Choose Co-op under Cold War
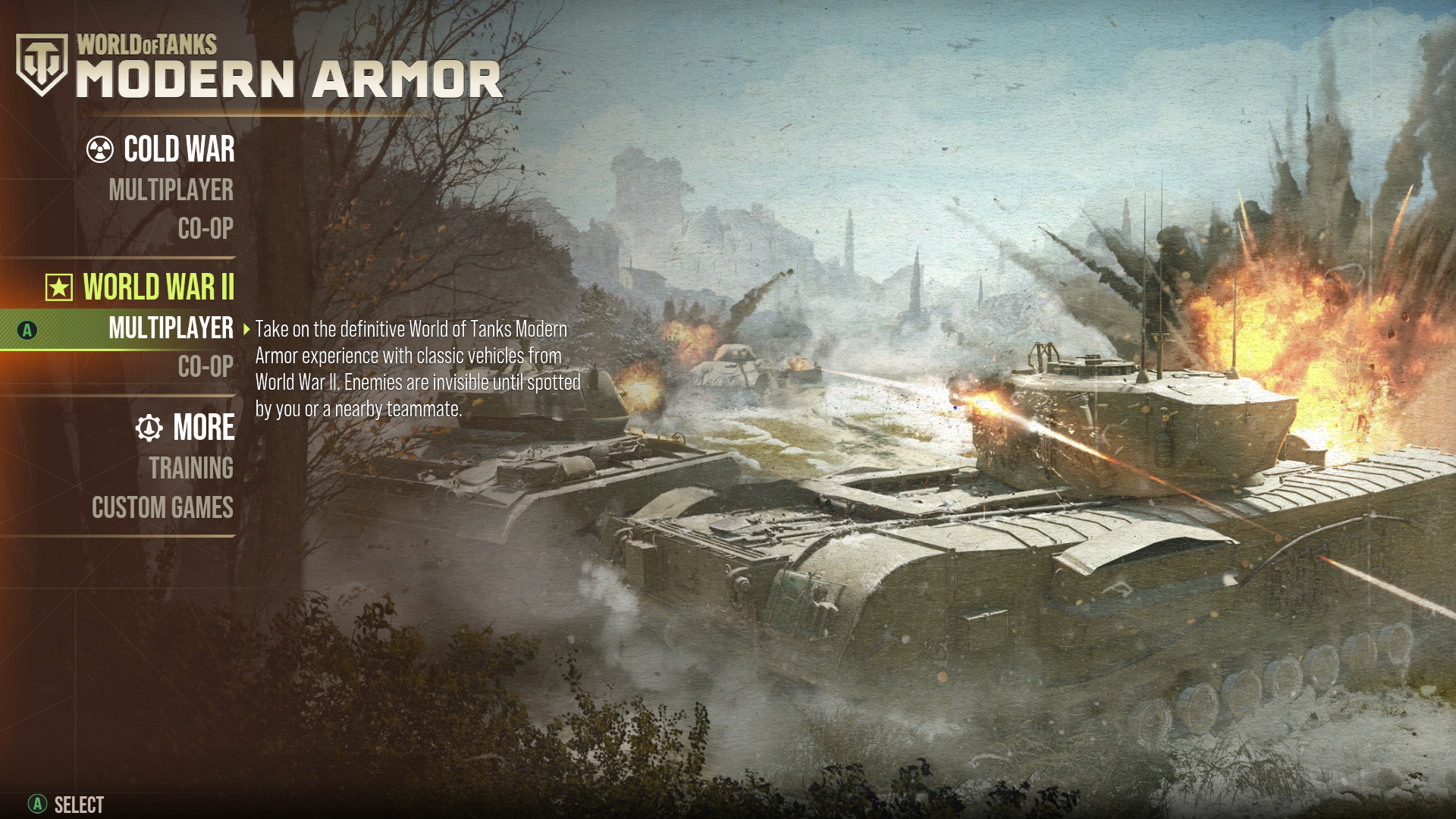1456x819 pixels. click(x=203, y=229)
